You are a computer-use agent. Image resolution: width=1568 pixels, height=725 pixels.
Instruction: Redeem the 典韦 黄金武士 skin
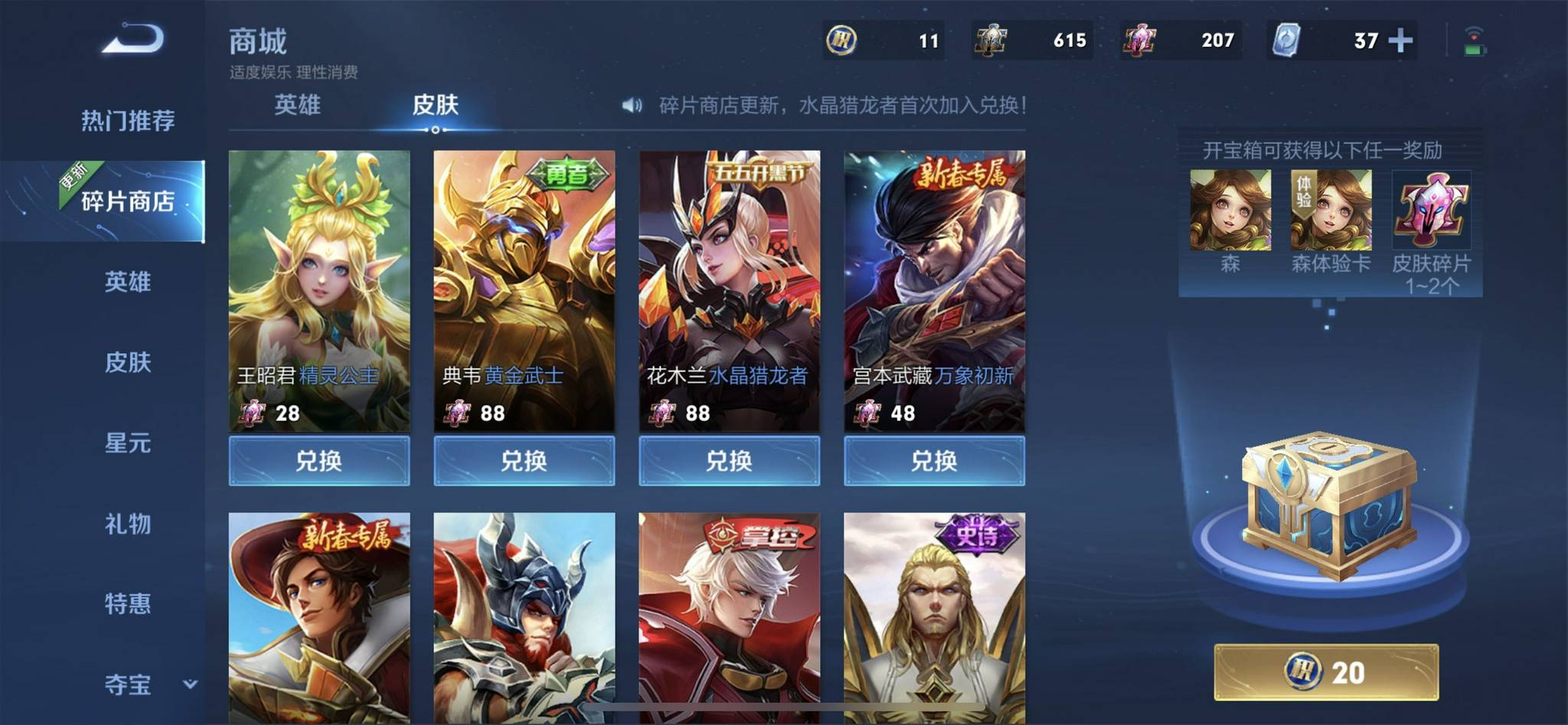click(x=524, y=461)
